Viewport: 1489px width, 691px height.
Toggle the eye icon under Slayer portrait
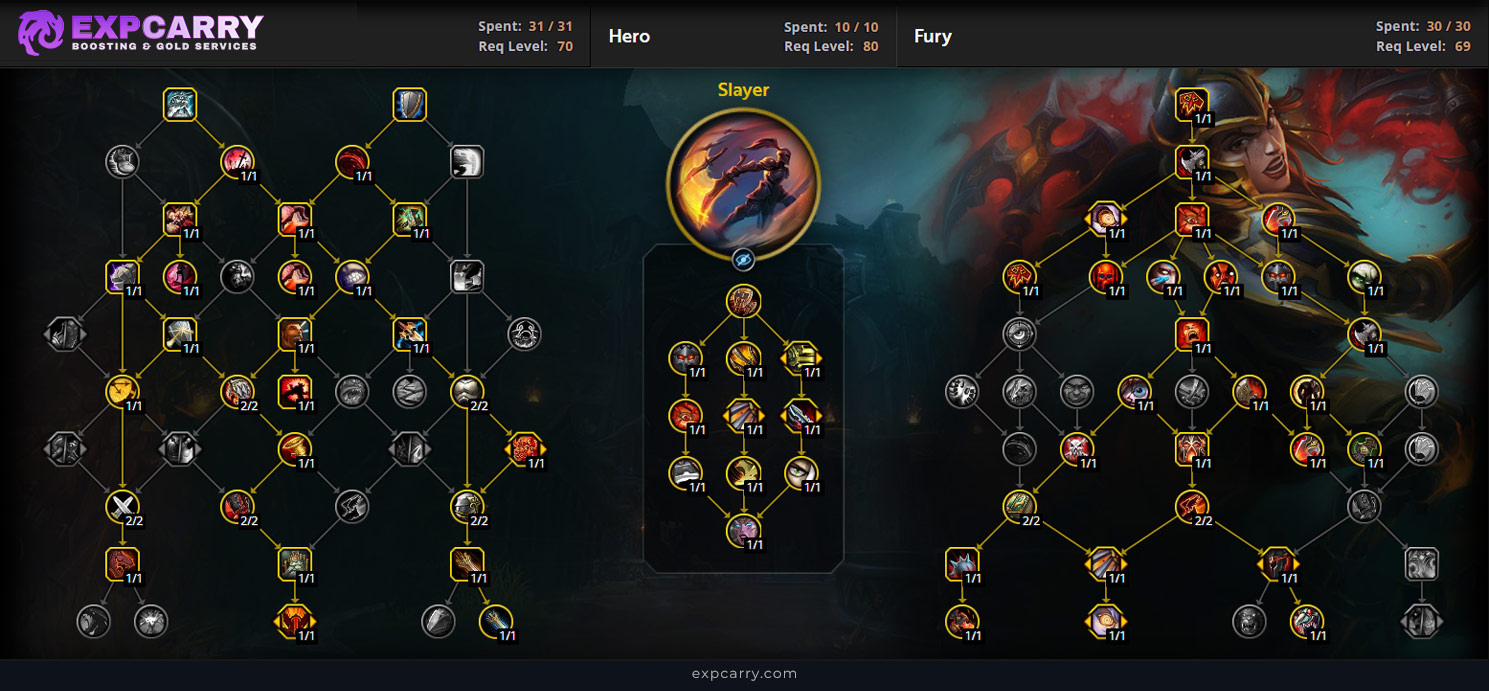[x=743, y=260]
